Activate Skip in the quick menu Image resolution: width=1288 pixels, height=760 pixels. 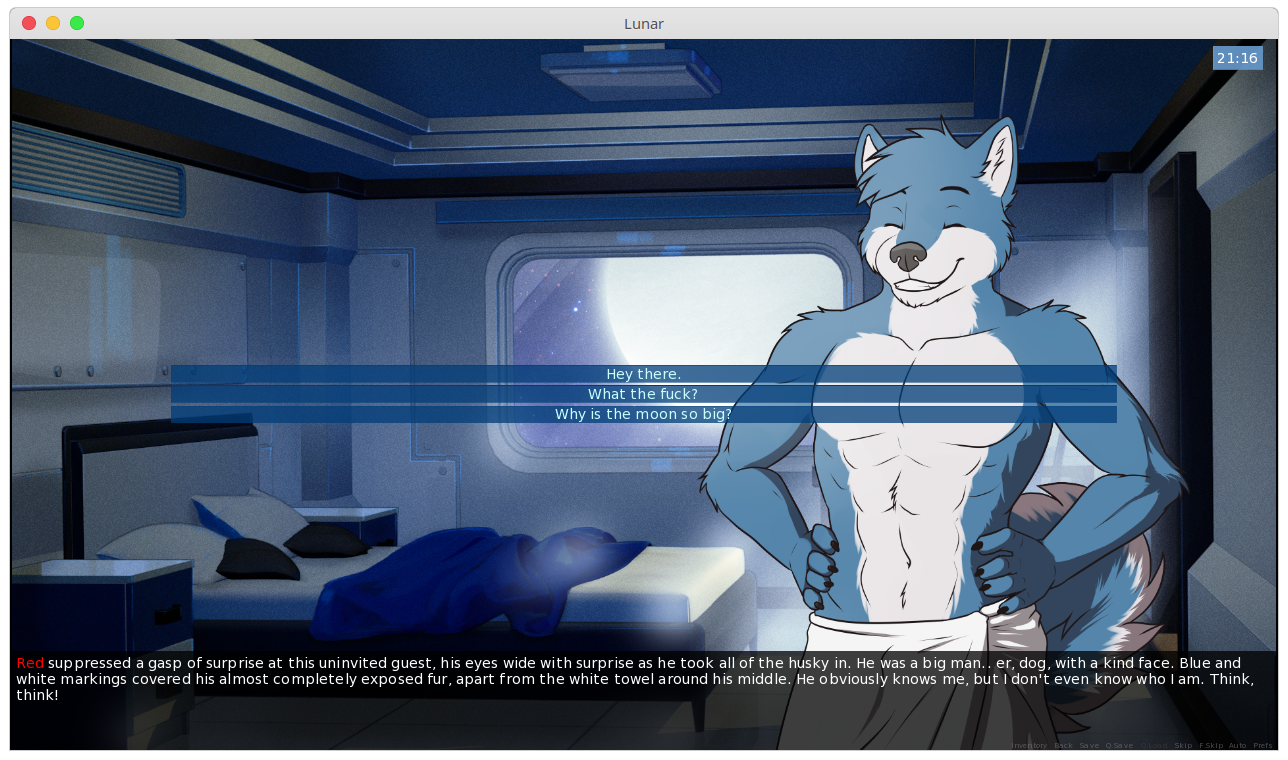(1183, 746)
